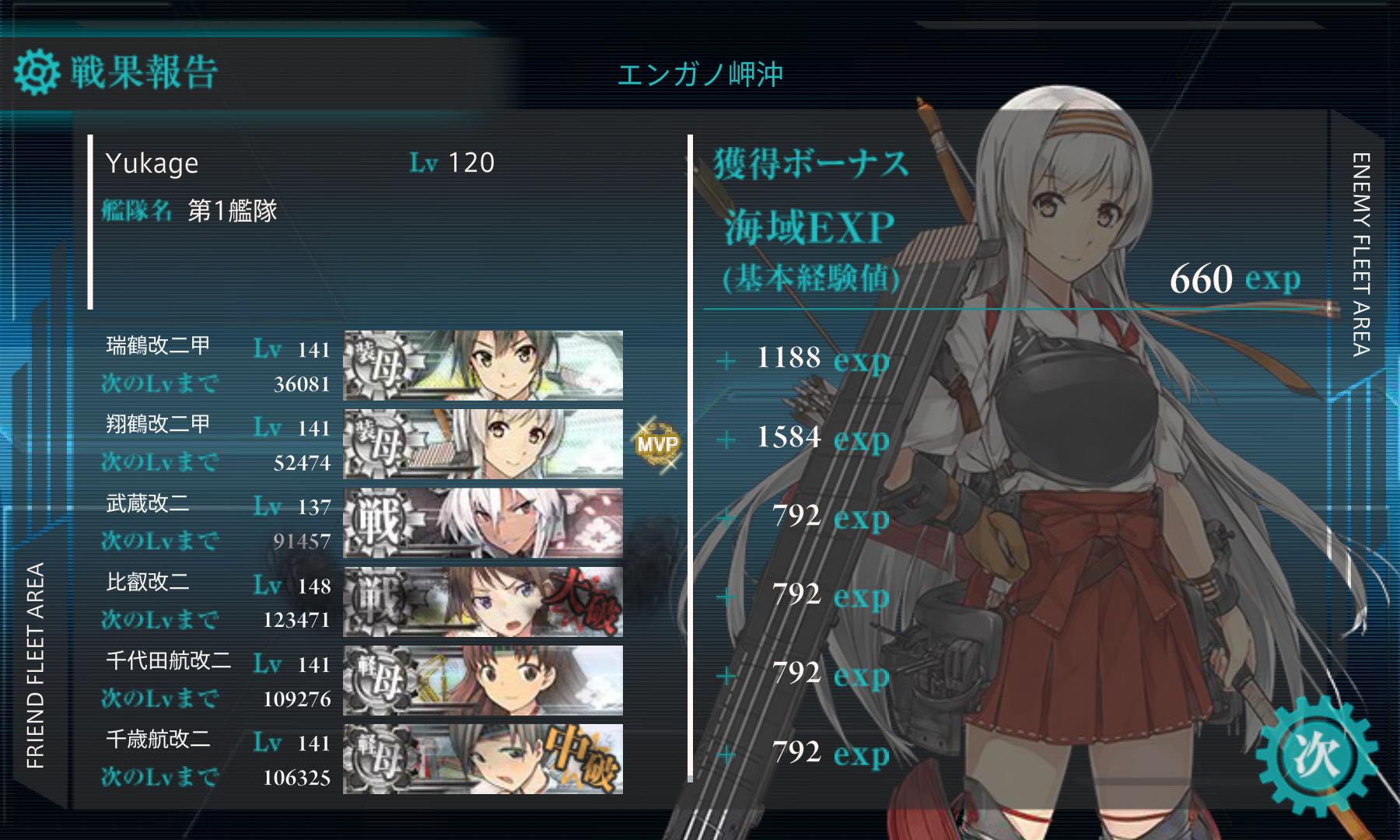Click the 次 (Next) gear button
The width and height of the screenshot is (1400, 840).
1317,754
